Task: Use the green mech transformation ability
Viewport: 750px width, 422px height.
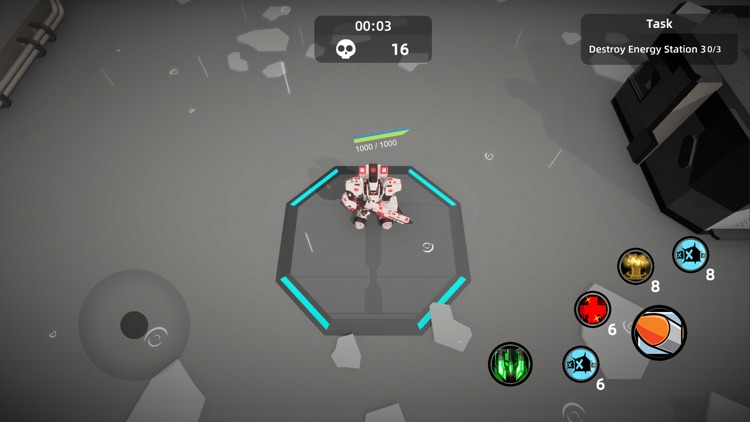Action: click(x=510, y=364)
